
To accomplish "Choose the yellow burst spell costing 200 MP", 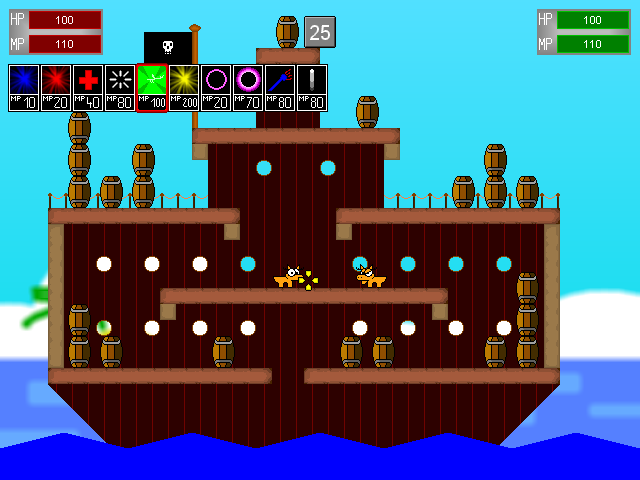I will [184, 87].
